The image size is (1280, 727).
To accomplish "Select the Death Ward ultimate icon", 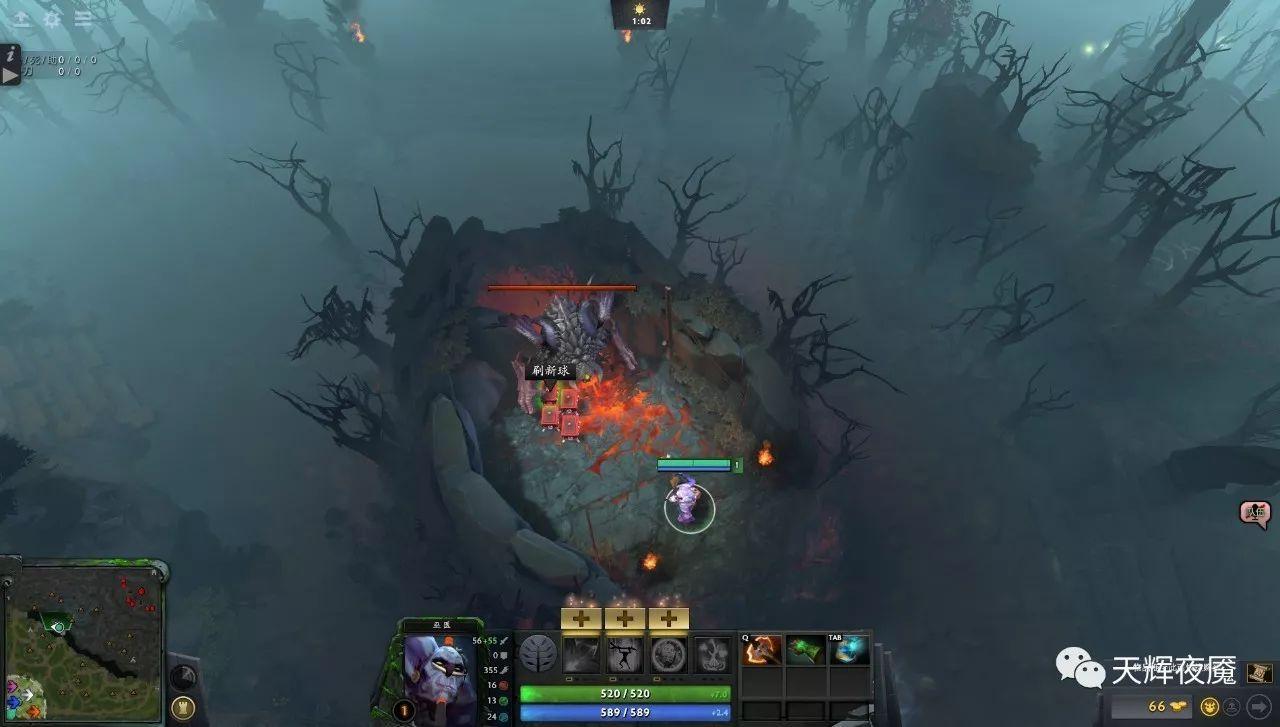I will 710,655.
